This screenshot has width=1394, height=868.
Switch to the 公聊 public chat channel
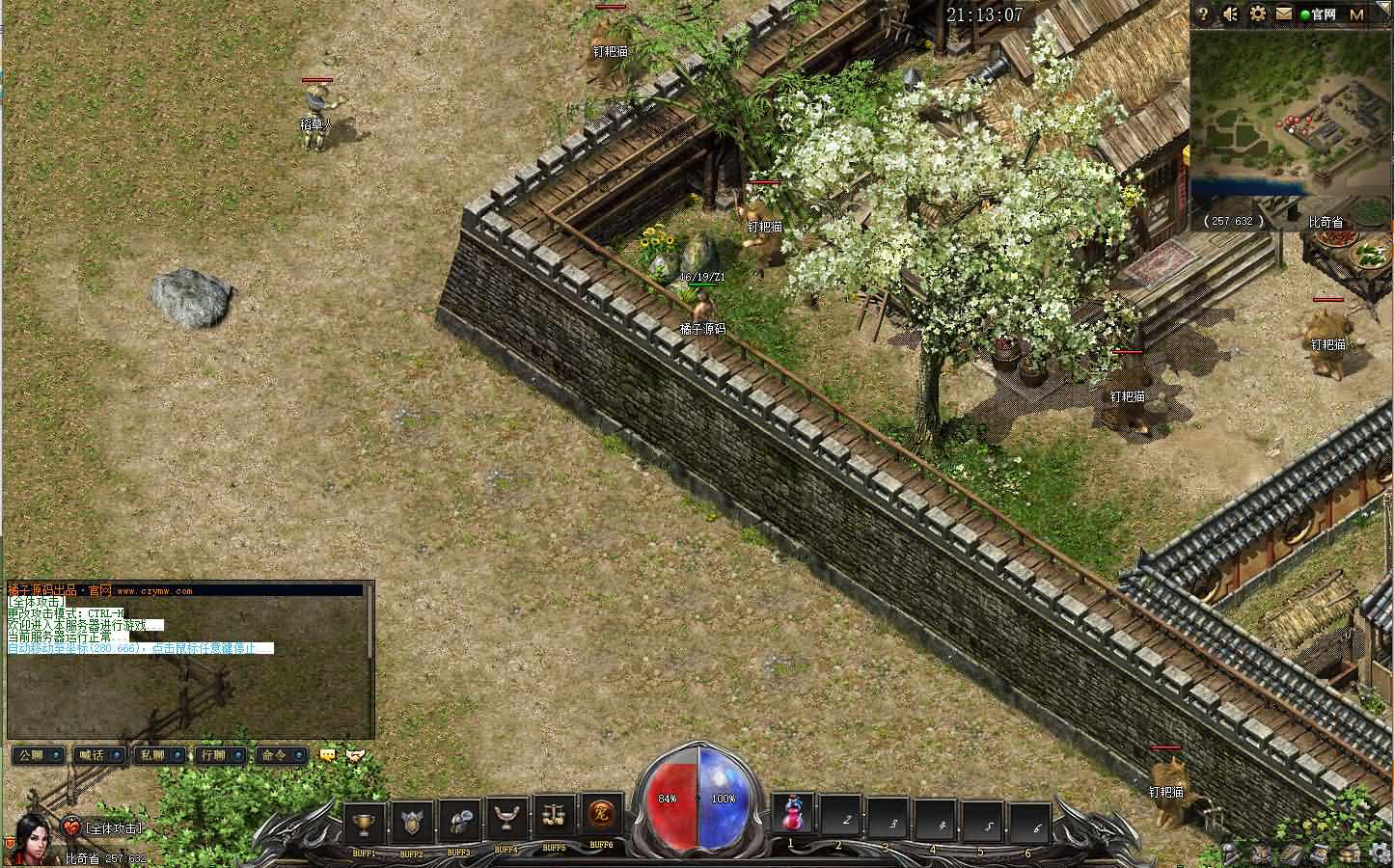[38, 755]
